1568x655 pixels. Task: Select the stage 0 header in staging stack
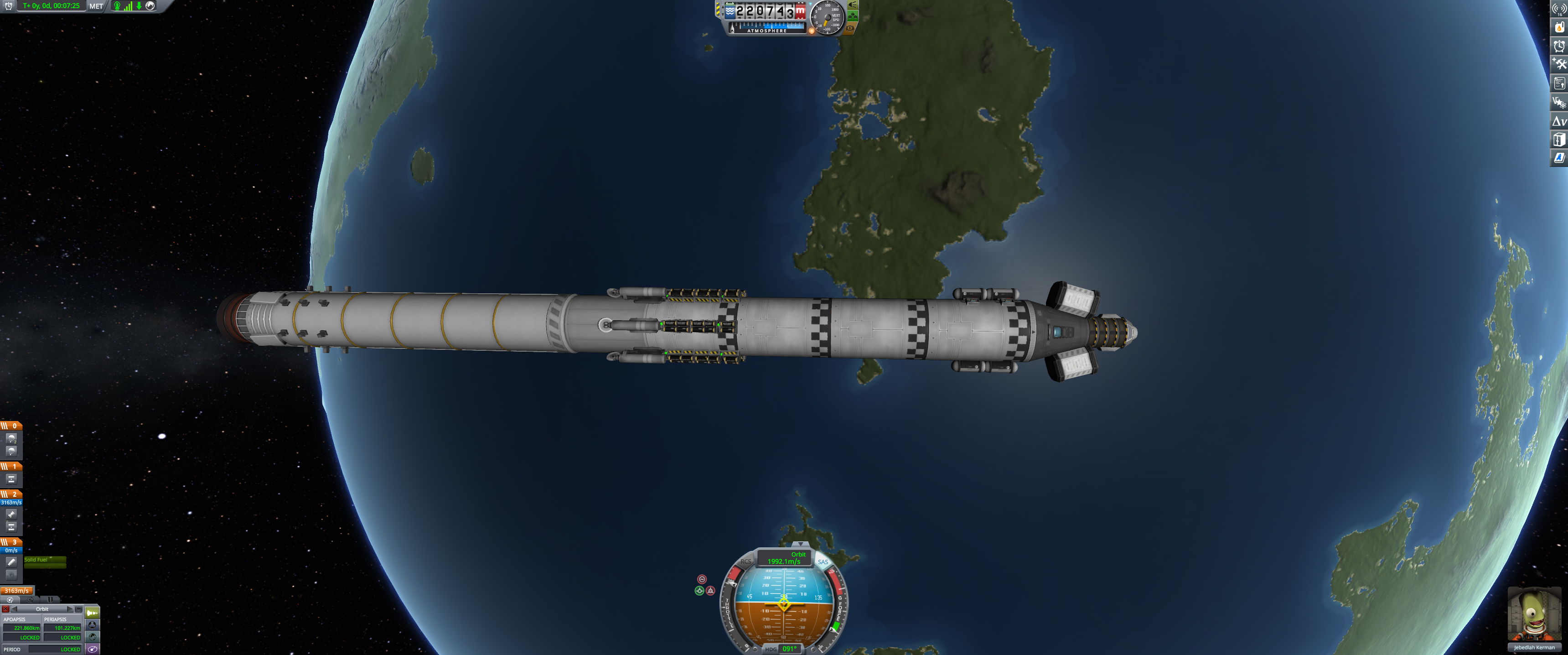(x=11, y=426)
